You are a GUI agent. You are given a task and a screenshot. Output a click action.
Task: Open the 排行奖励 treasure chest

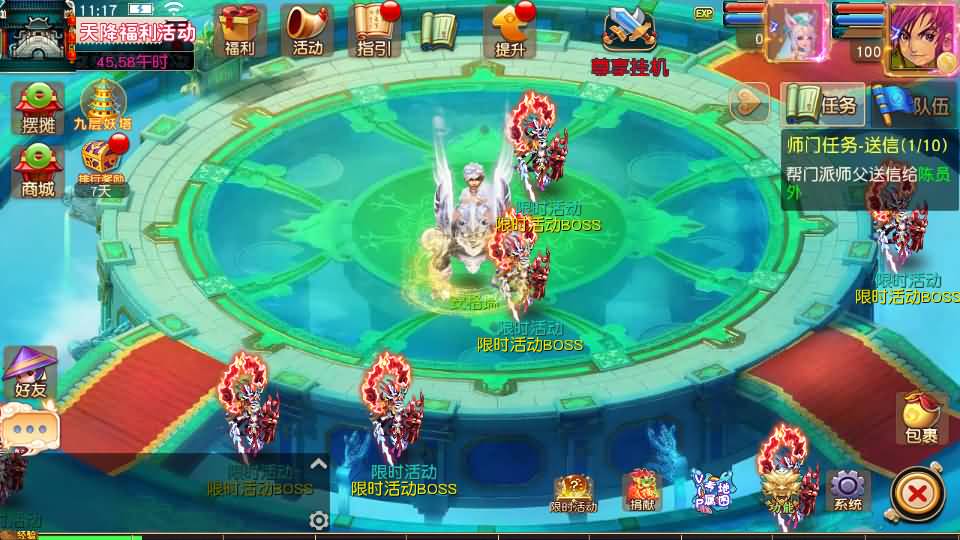tap(101, 167)
